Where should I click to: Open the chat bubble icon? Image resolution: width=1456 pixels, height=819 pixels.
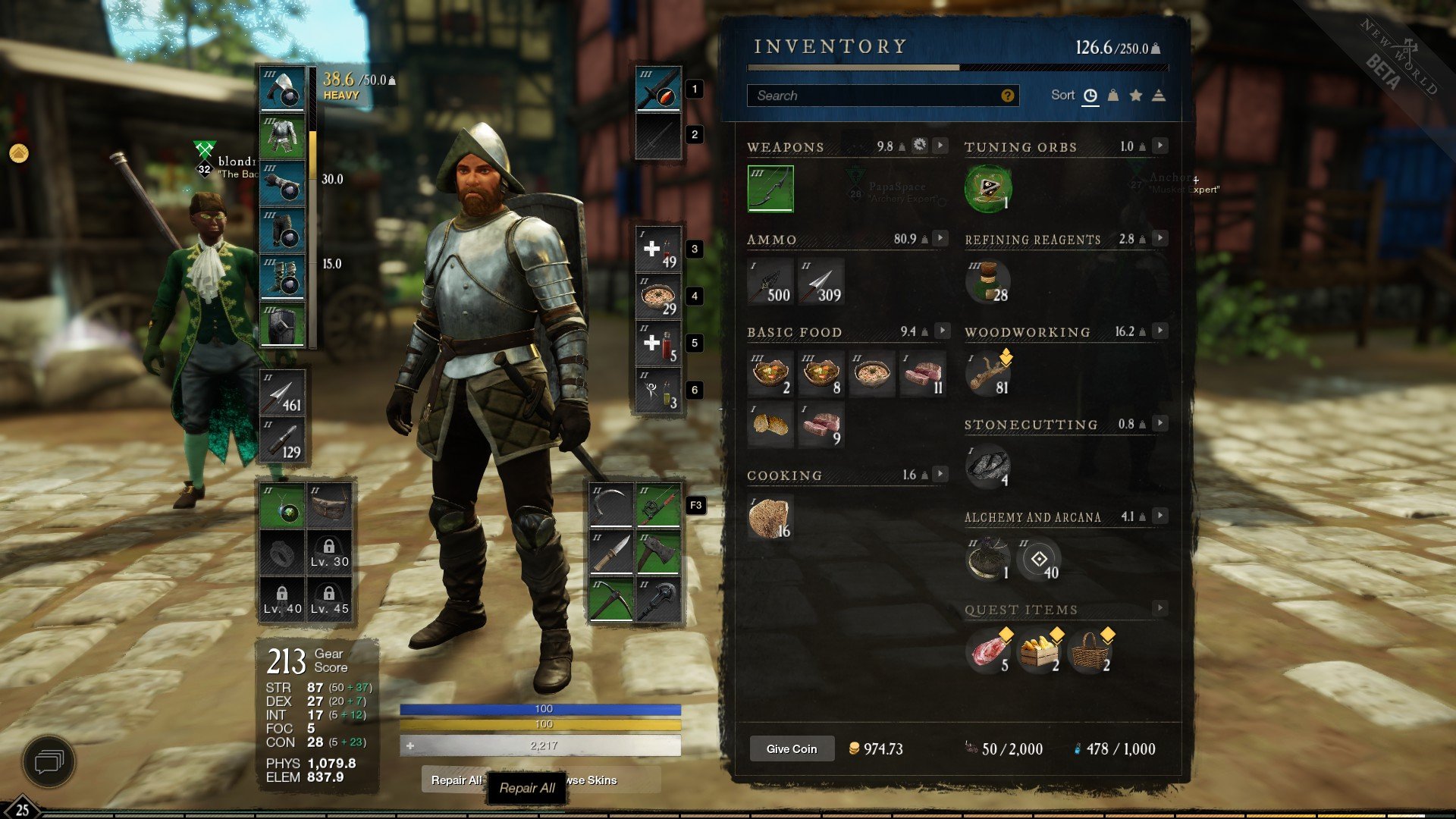tap(49, 761)
